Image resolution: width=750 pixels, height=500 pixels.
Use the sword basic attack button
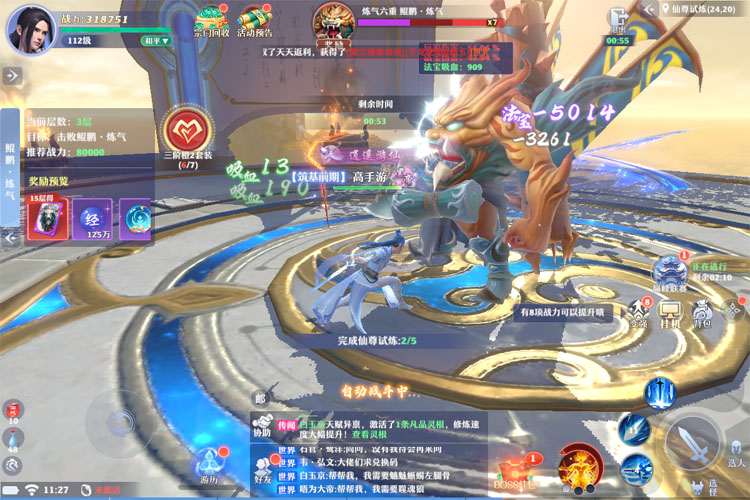coord(691,441)
